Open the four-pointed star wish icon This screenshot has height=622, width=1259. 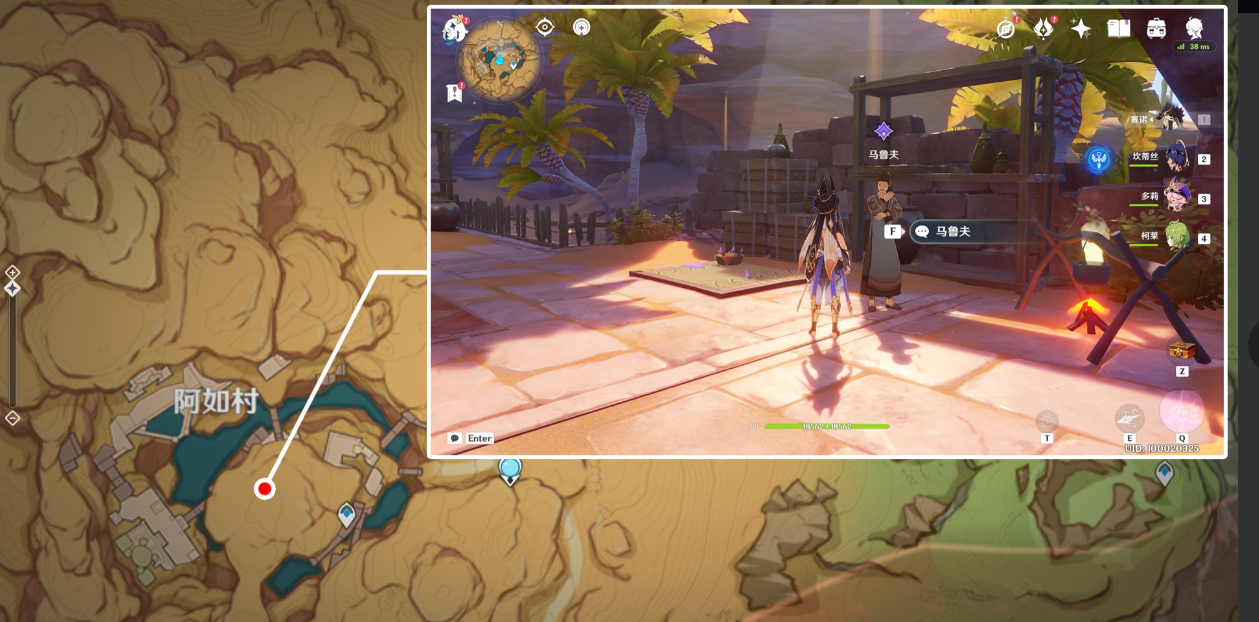tap(1081, 29)
